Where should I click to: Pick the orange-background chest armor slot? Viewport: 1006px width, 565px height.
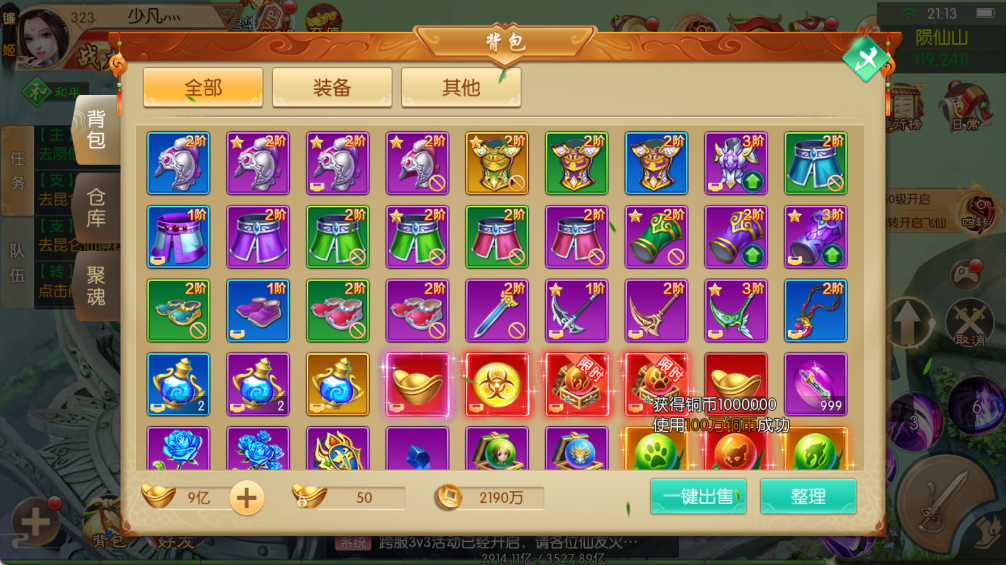pyautogui.click(x=497, y=163)
